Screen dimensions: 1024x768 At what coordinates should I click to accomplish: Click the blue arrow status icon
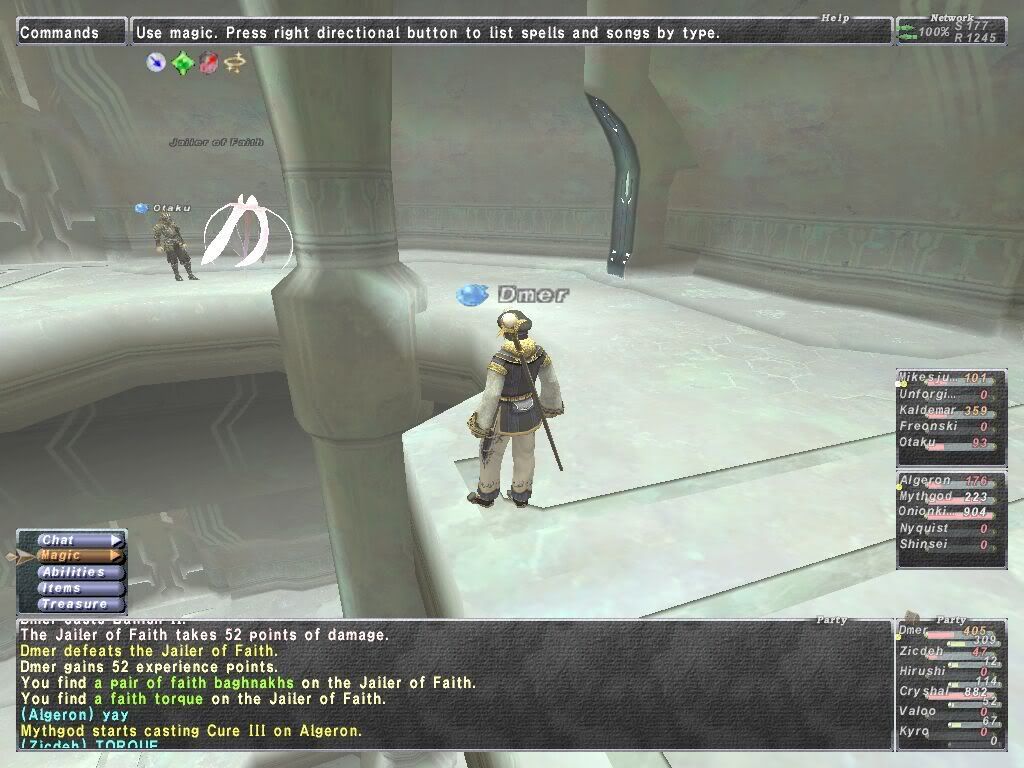click(156, 63)
